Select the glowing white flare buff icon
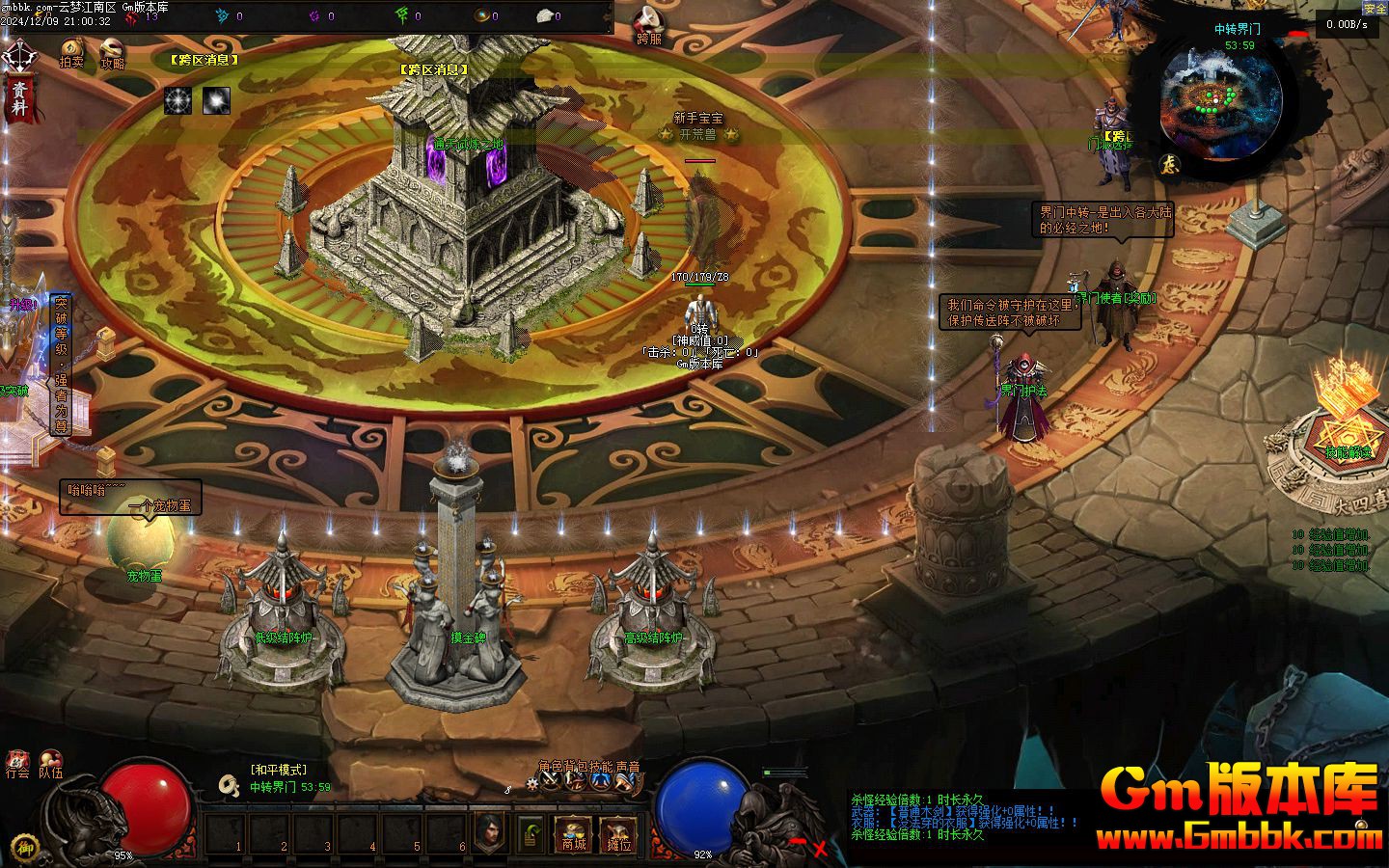The height and width of the screenshot is (868, 1389). (x=216, y=100)
